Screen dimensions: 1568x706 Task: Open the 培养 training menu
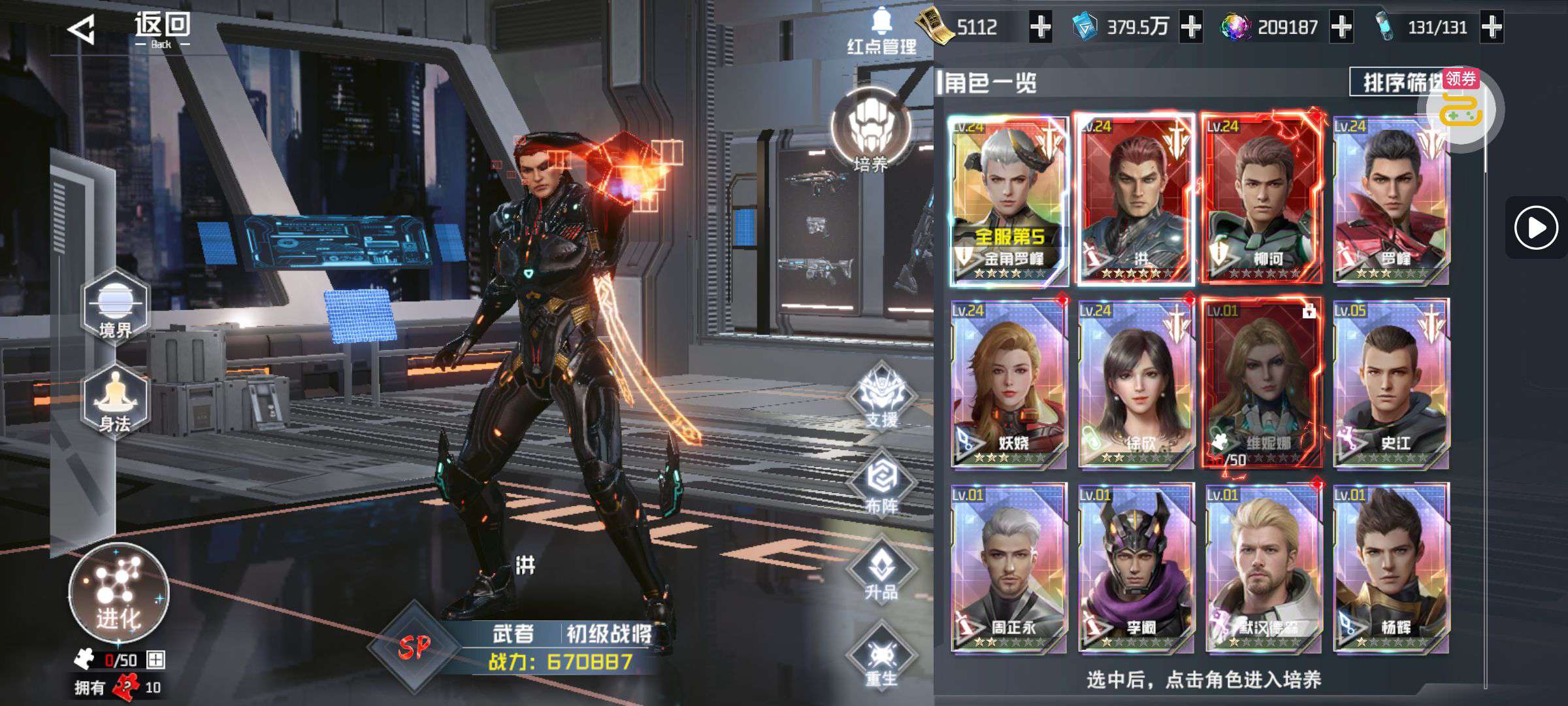point(870,131)
